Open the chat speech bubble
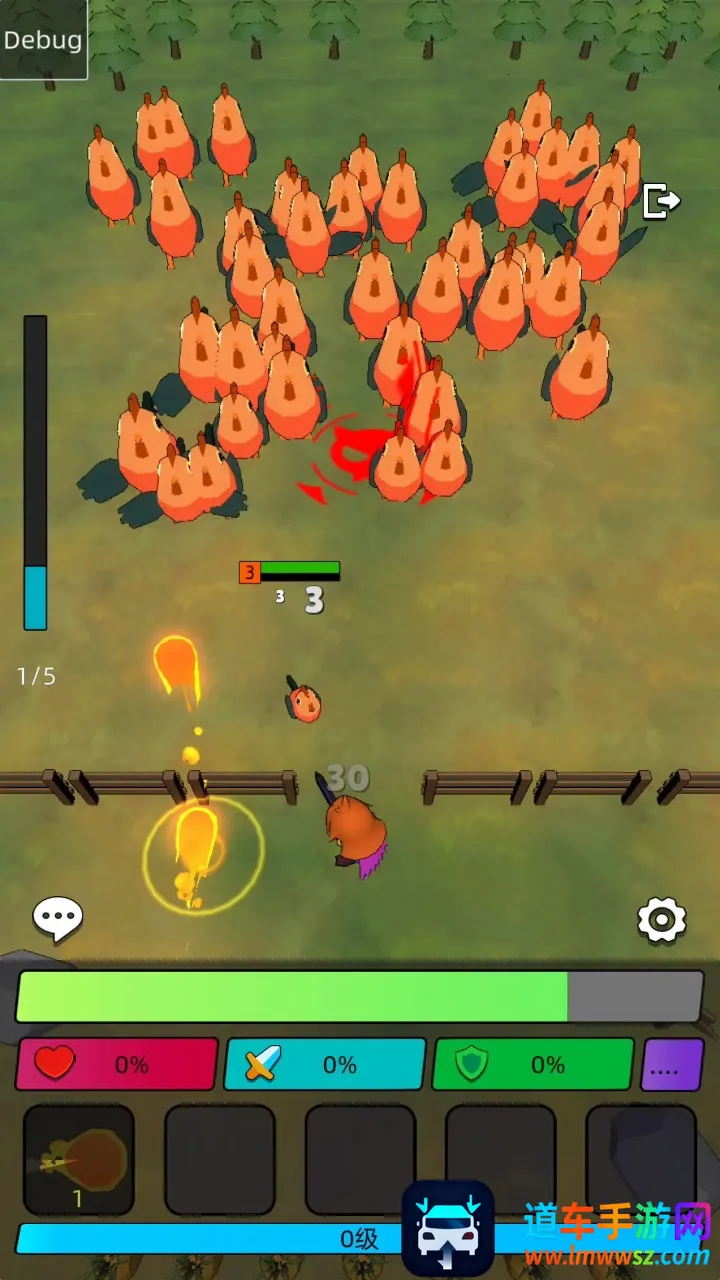The height and width of the screenshot is (1280, 720). [x=58, y=918]
